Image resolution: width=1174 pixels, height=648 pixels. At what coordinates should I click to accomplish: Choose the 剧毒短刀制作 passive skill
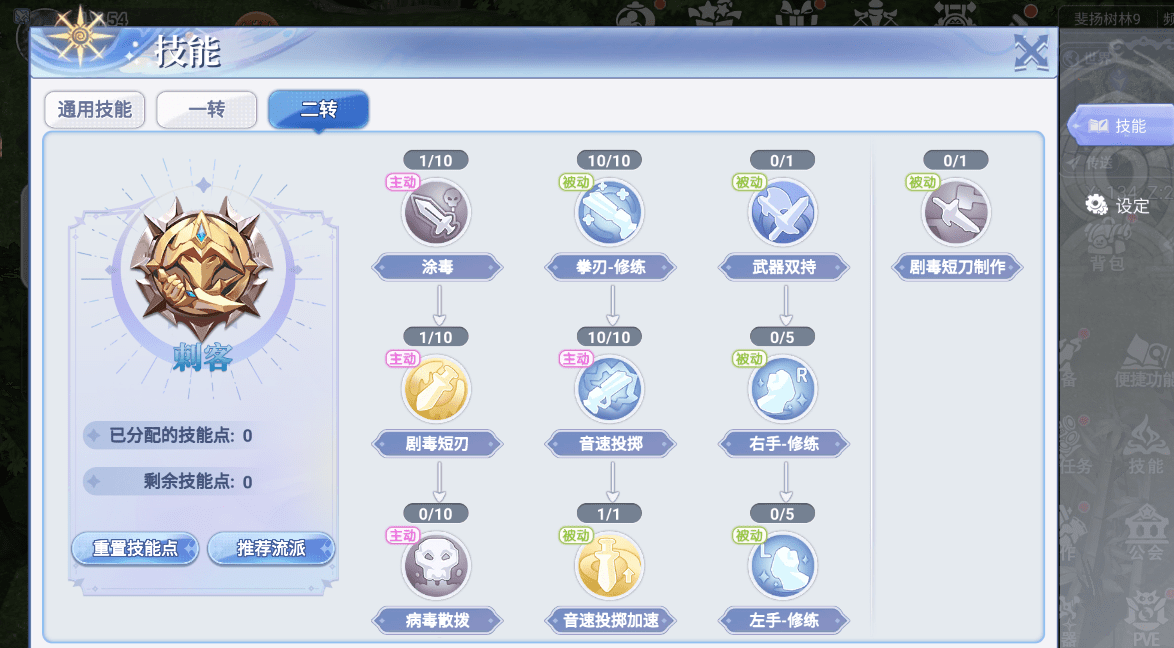[x=956, y=212]
